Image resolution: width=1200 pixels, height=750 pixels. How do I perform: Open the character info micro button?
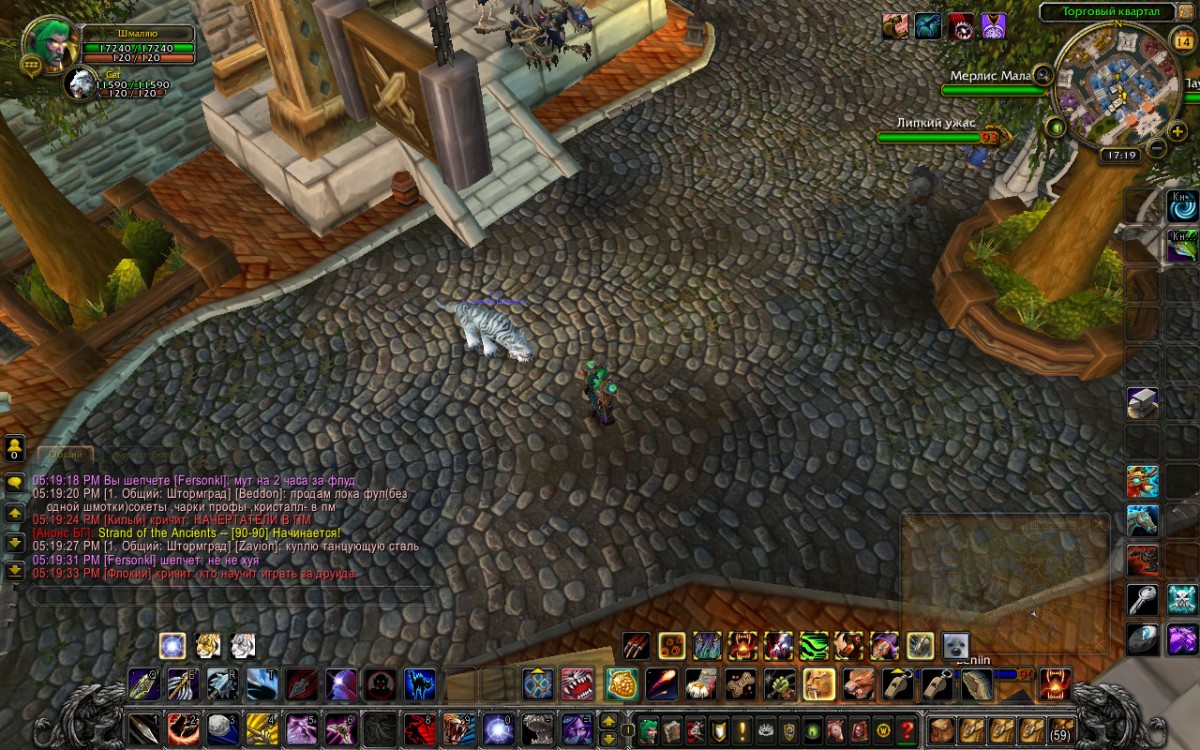pos(647,729)
